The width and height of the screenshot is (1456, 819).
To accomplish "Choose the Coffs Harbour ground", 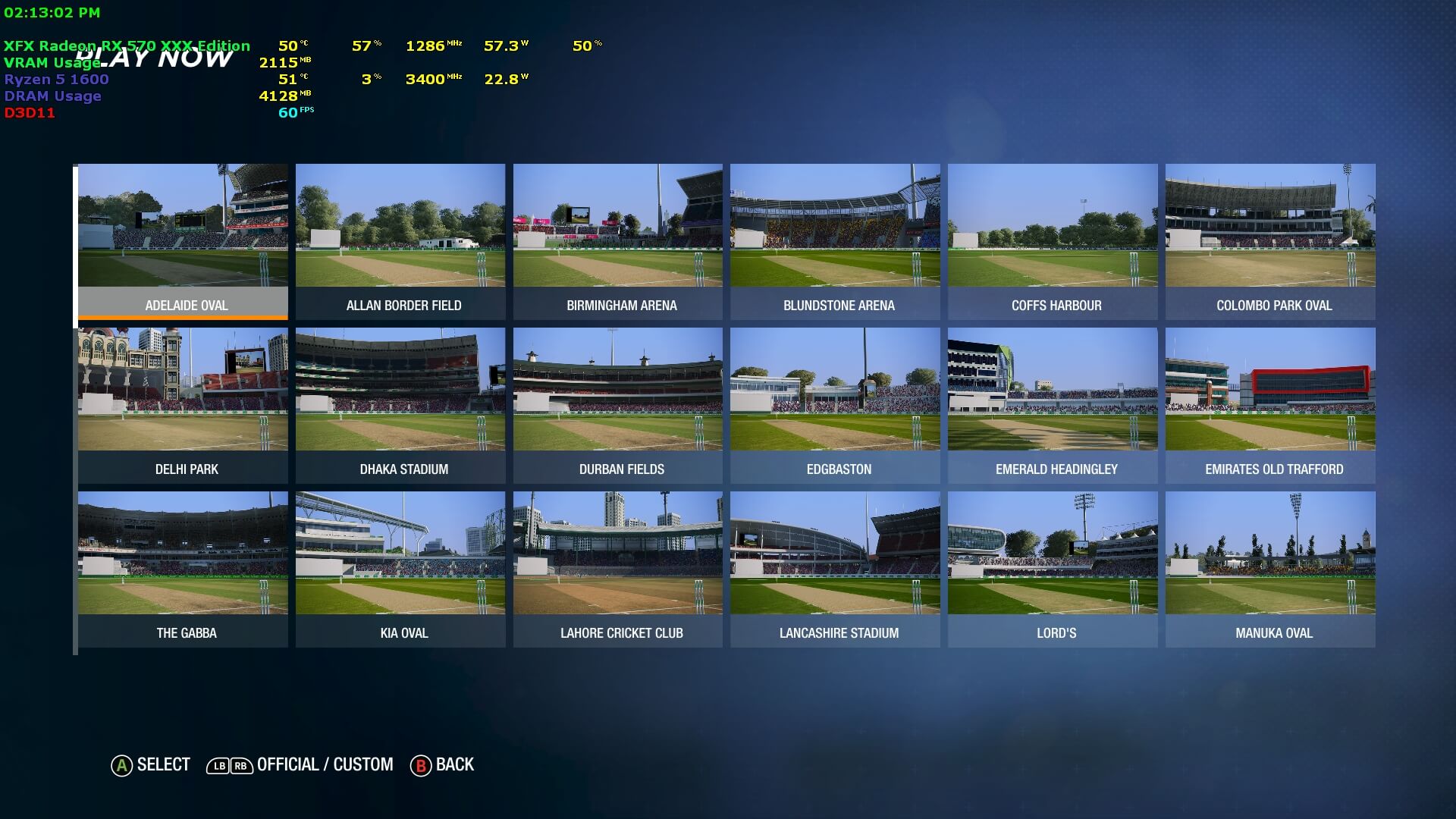I will [1053, 241].
